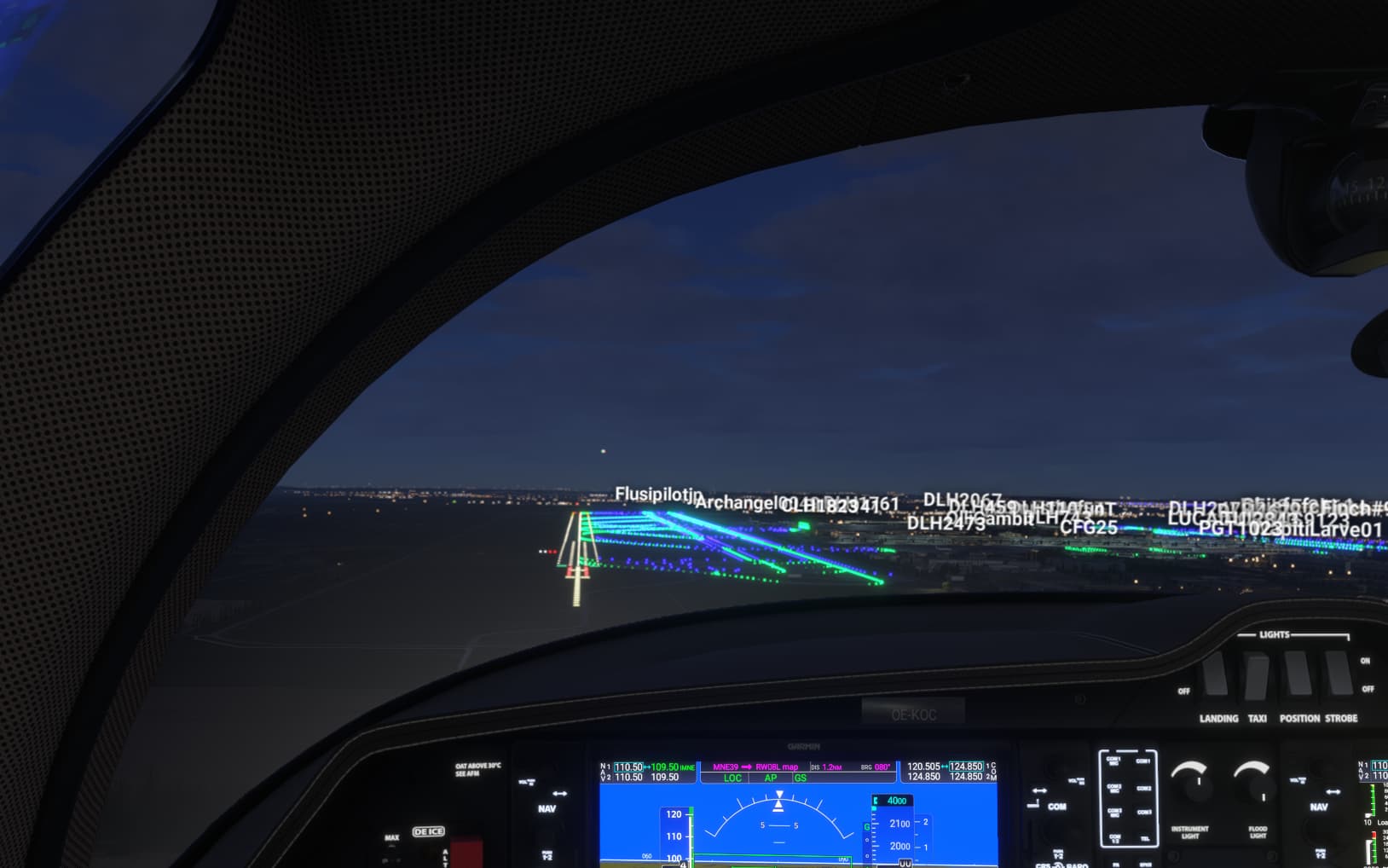This screenshot has width=1388, height=868.
Task: Click the NAV frequency swap arrow
Action: tap(646, 767)
